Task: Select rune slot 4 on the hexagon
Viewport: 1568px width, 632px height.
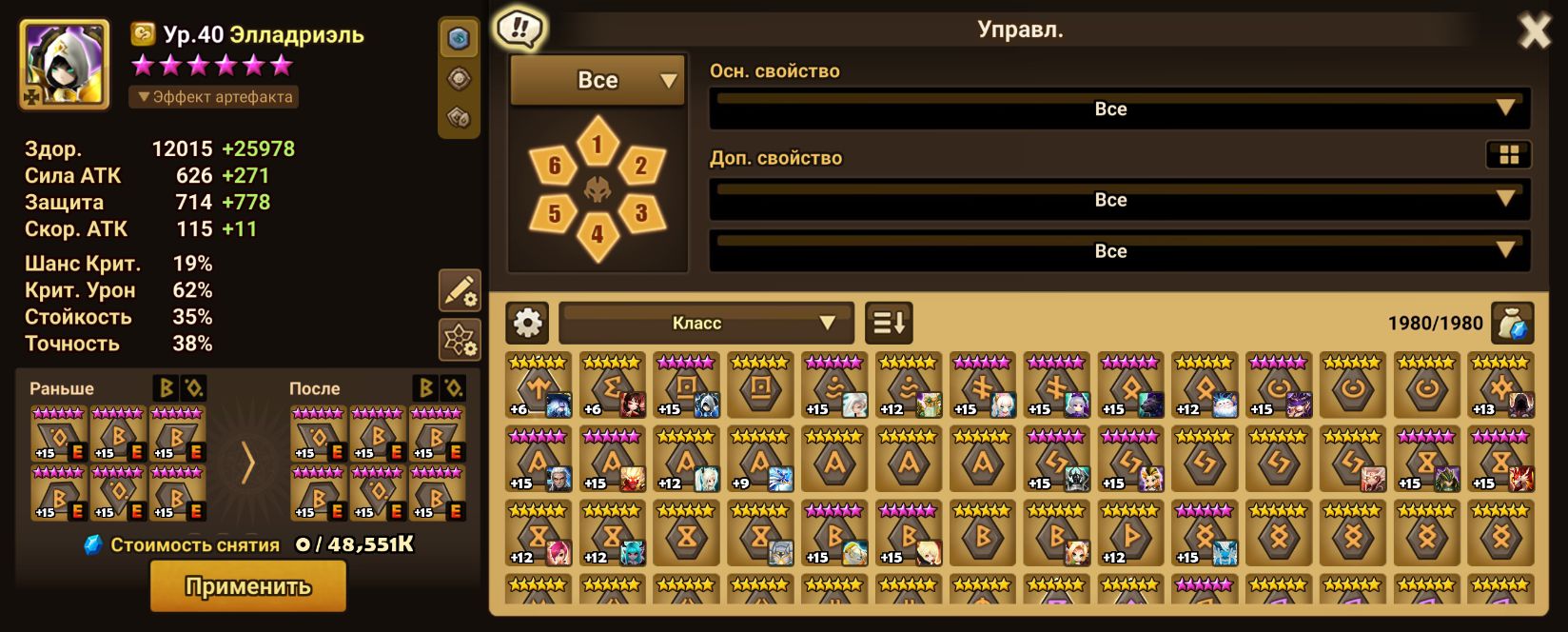Action: pyautogui.click(x=598, y=232)
